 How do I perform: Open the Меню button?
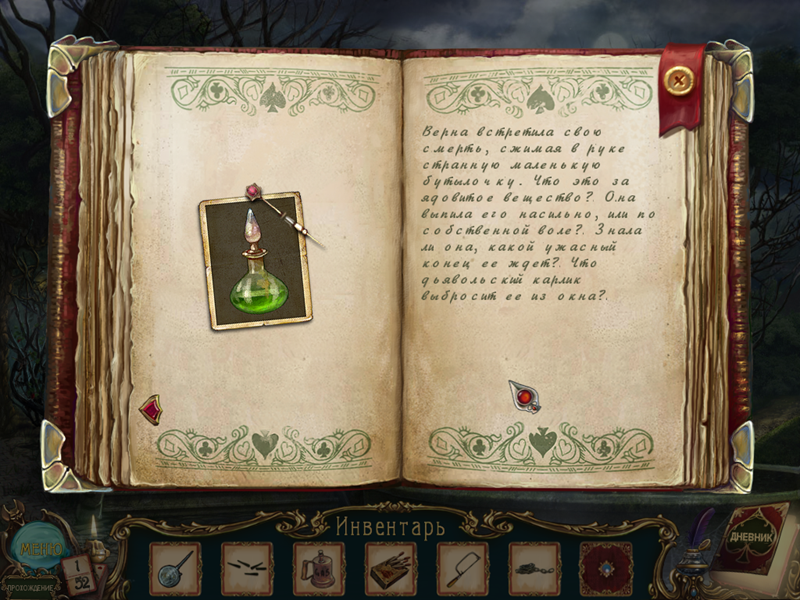point(38,547)
